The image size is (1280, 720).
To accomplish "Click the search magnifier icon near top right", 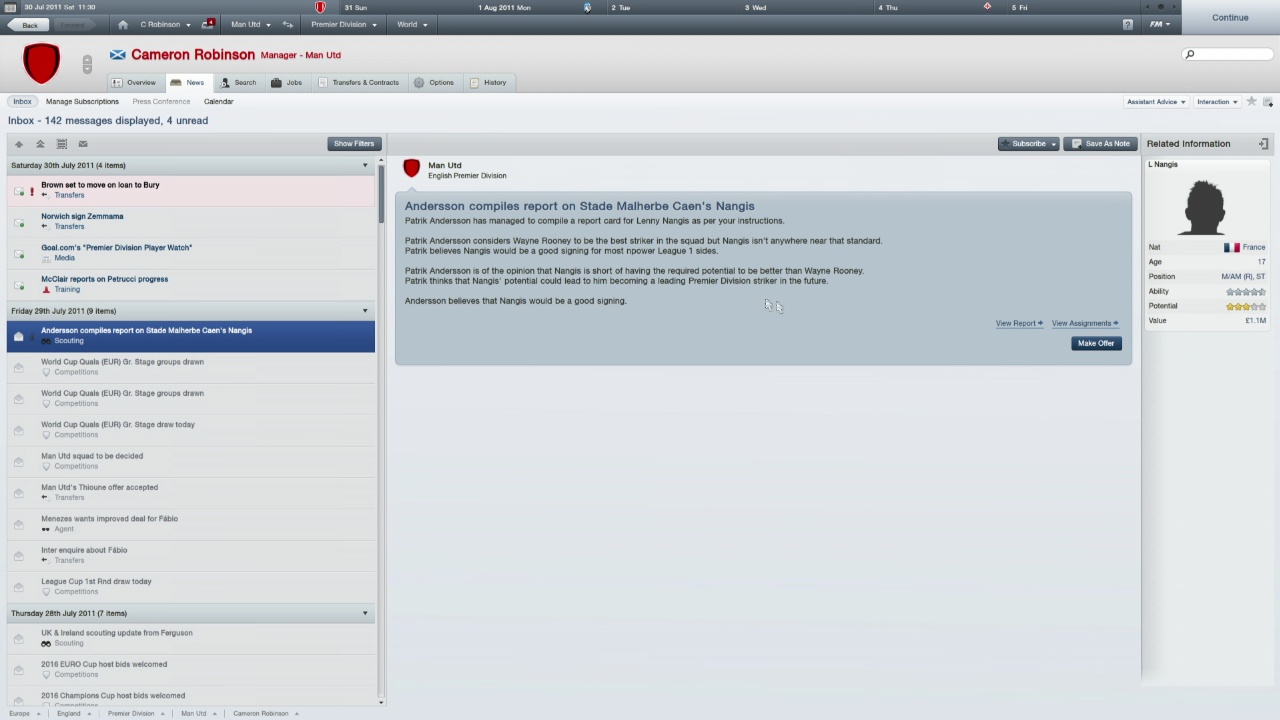I will [1189, 54].
